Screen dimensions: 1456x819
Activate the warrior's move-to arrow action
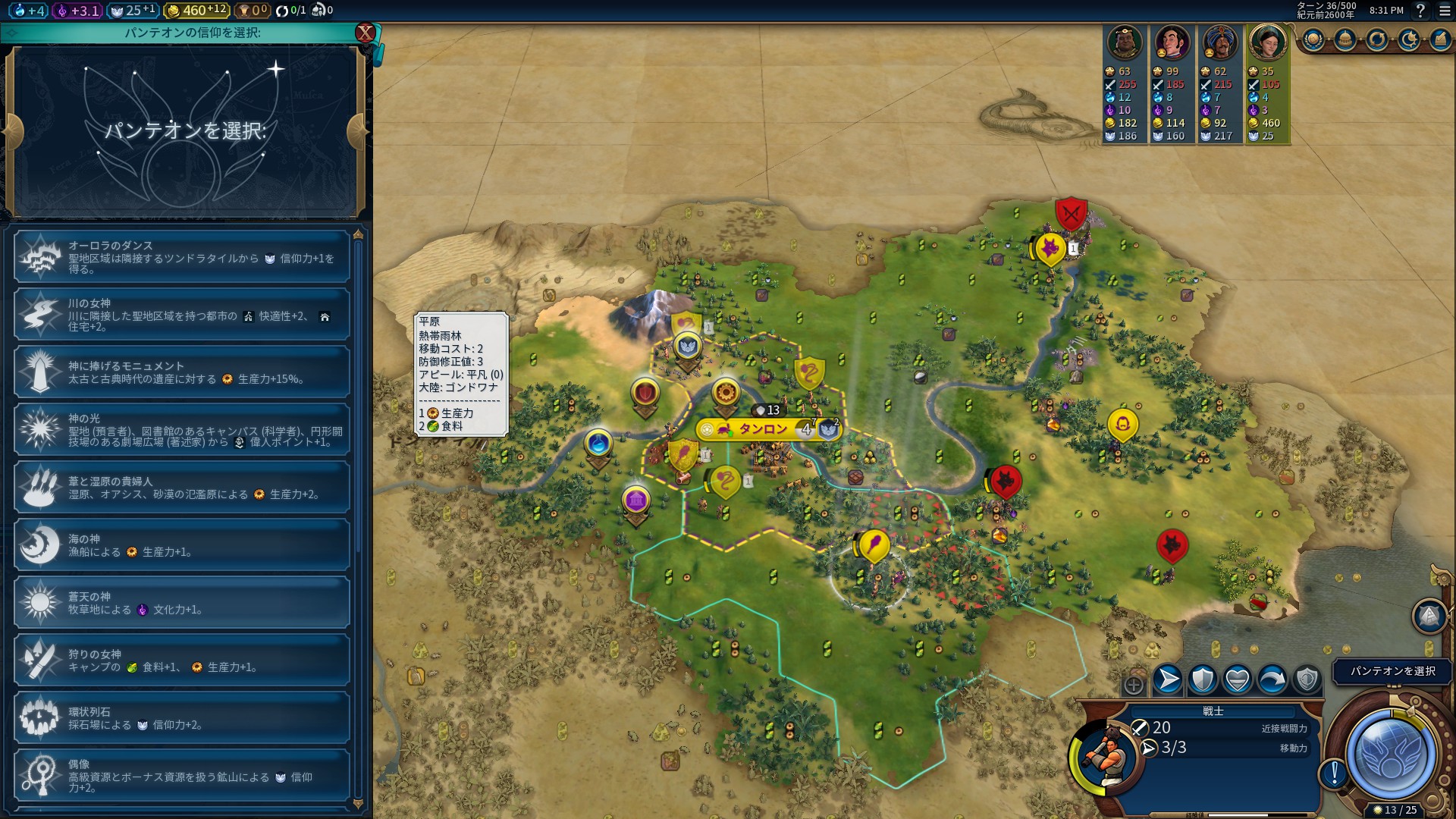(x=1168, y=680)
